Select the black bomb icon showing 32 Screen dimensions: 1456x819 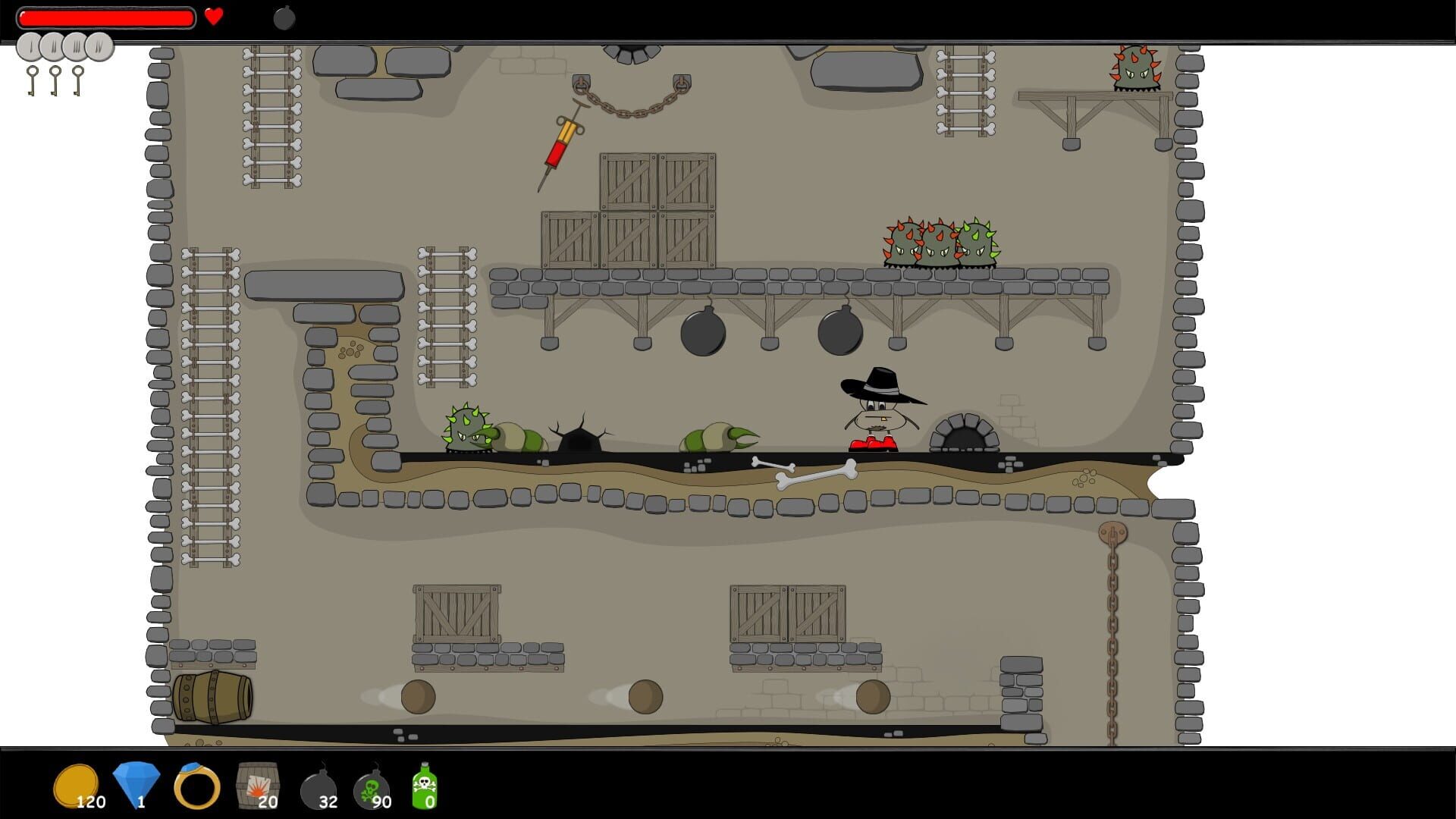click(318, 786)
